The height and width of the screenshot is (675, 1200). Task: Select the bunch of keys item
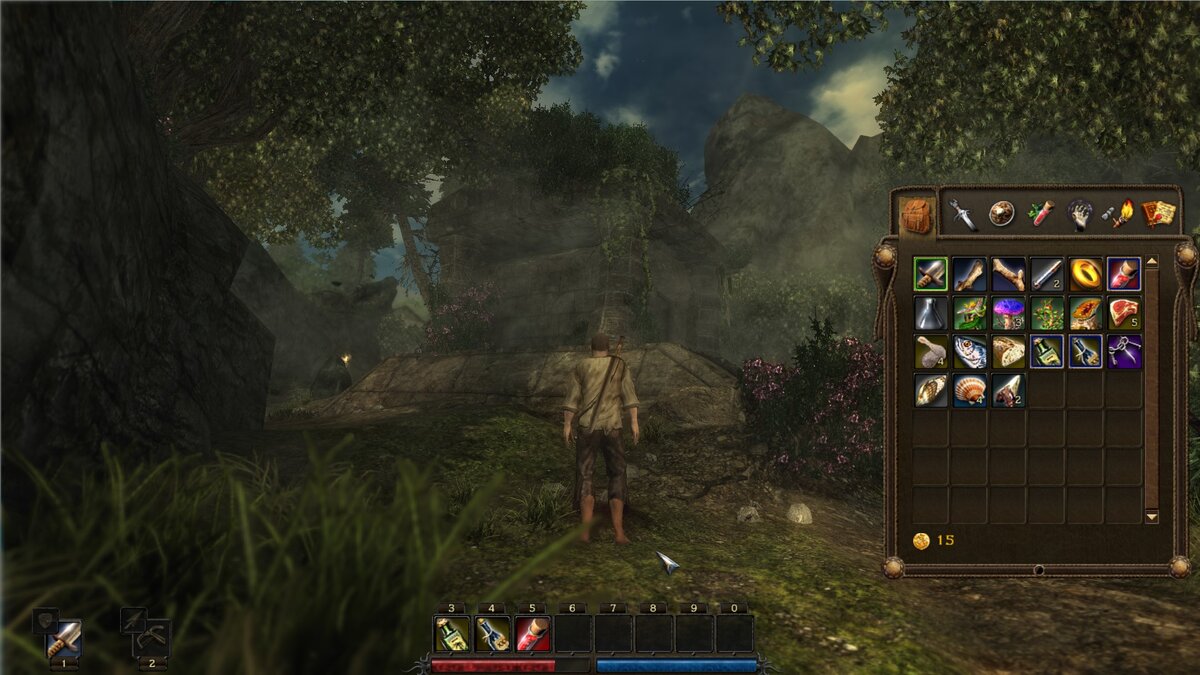point(1124,351)
